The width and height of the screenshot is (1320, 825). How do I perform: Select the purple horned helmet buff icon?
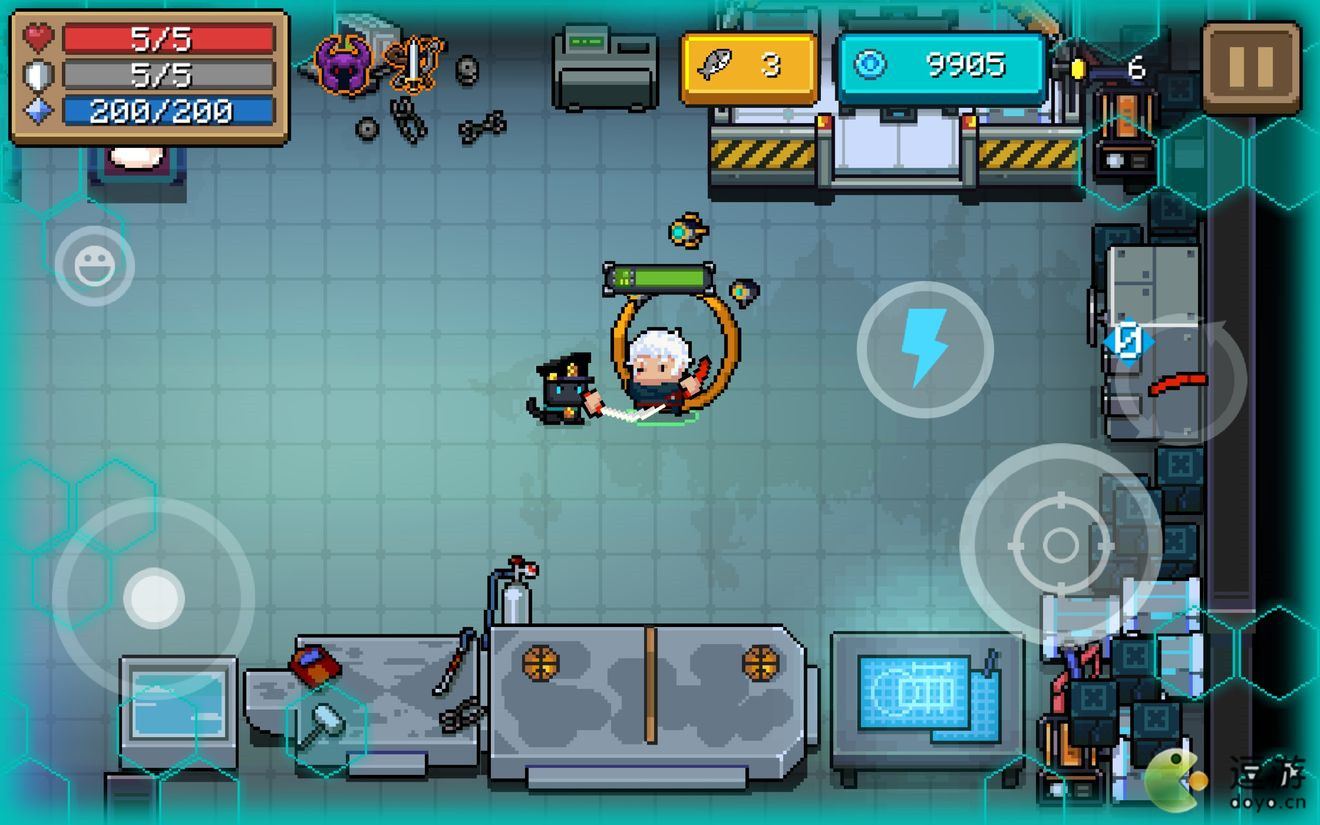[345, 65]
